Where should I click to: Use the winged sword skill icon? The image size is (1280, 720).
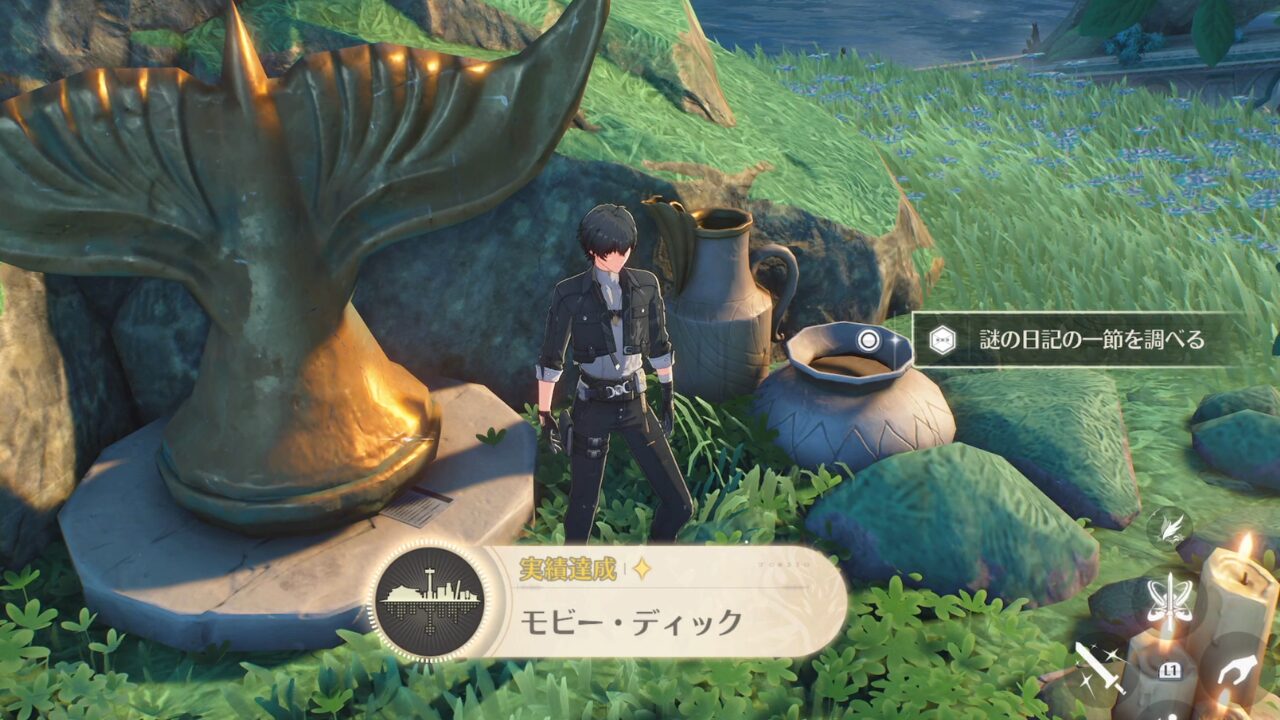point(1169,600)
